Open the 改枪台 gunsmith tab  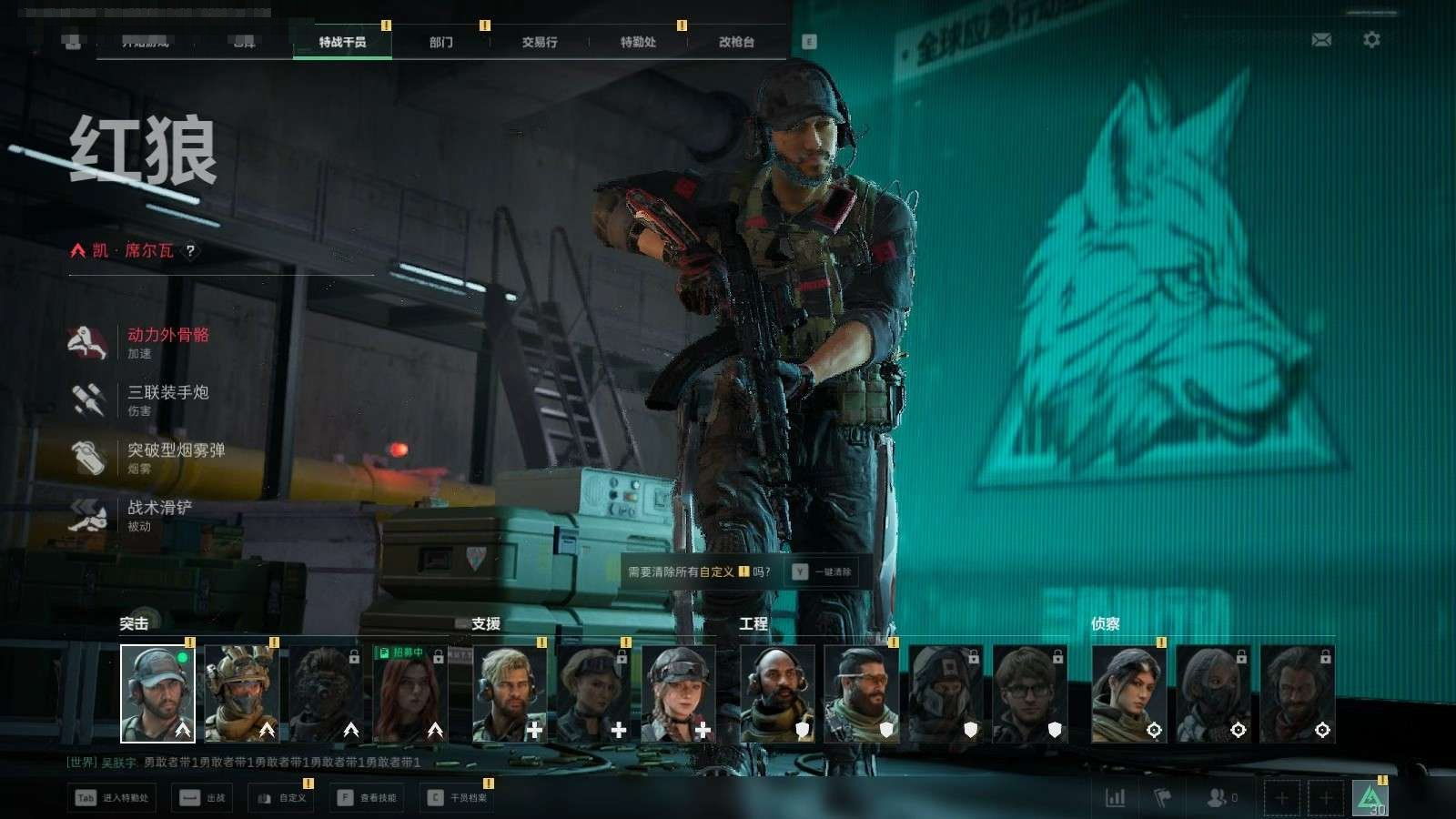(x=736, y=42)
